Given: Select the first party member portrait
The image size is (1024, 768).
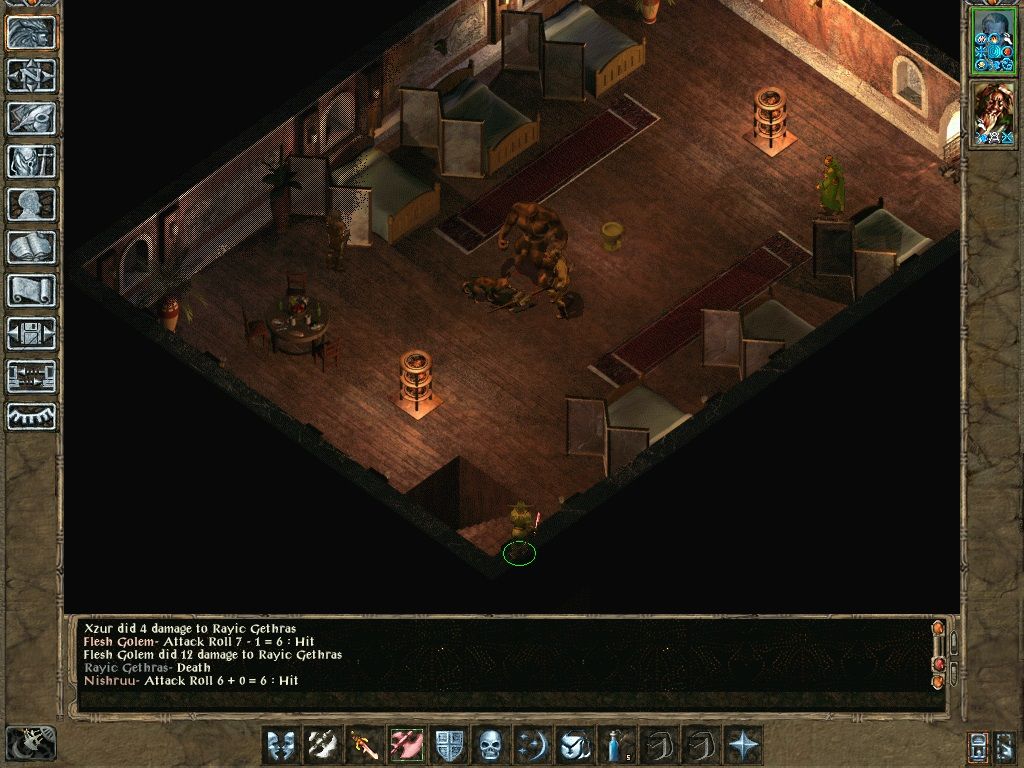Looking at the screenshot, I should 992,42.
